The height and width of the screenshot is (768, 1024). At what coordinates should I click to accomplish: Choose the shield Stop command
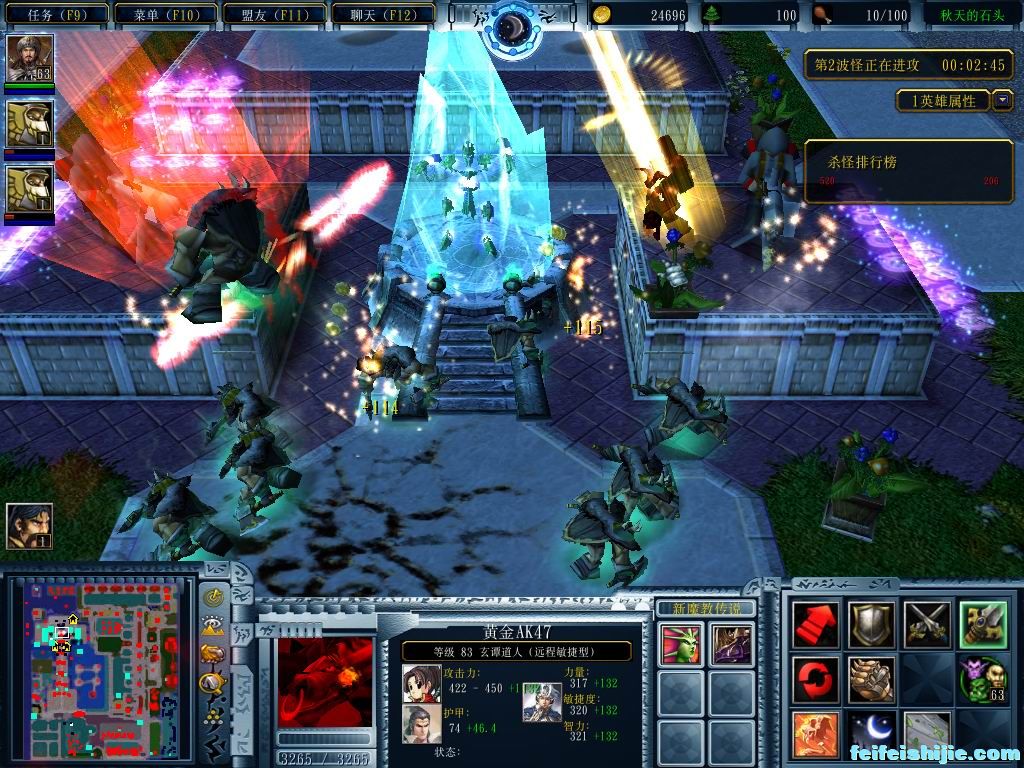pos(871,625)
